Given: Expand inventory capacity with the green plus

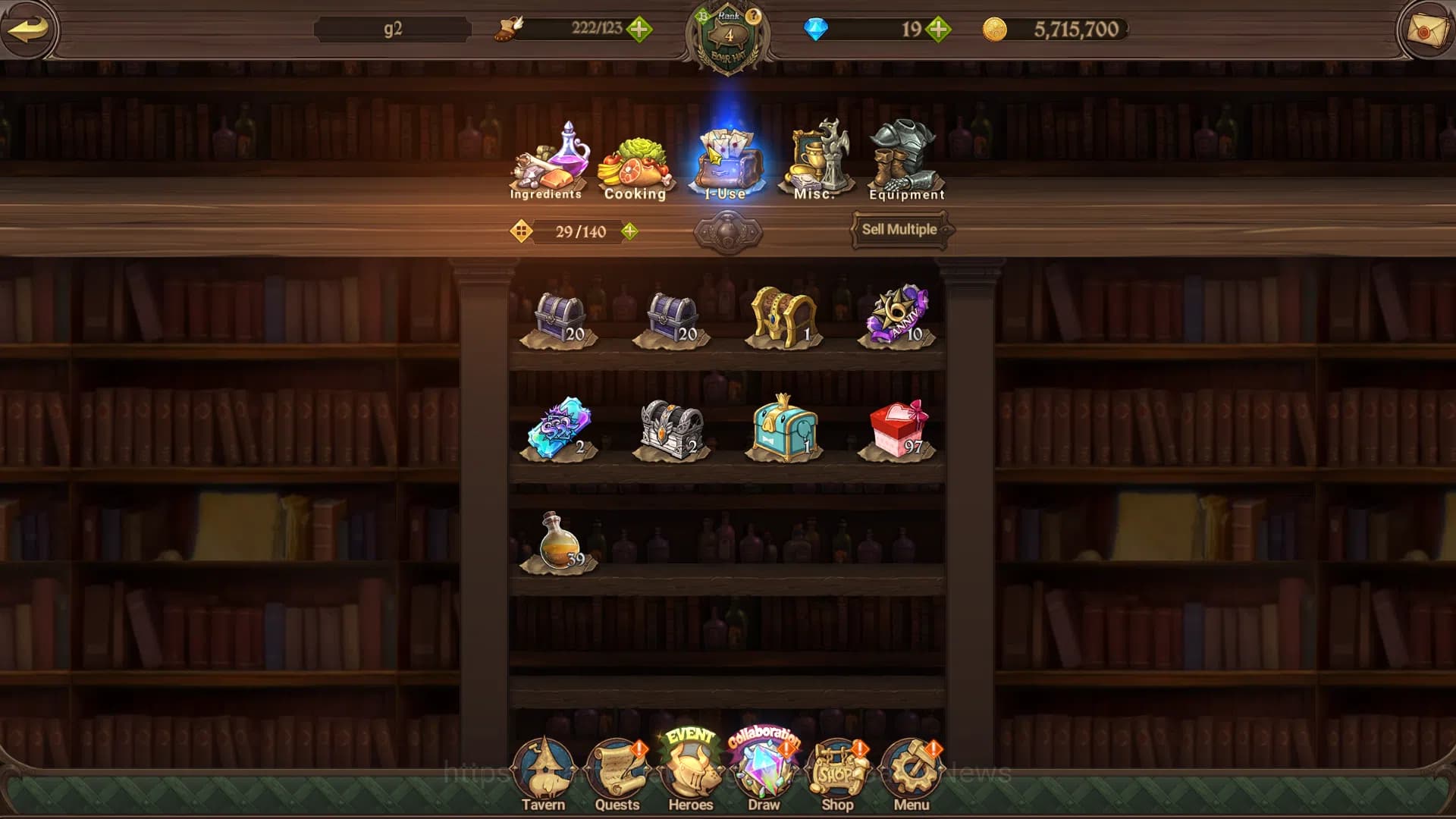Looking at the screenshot, I should tap(629, 231).
